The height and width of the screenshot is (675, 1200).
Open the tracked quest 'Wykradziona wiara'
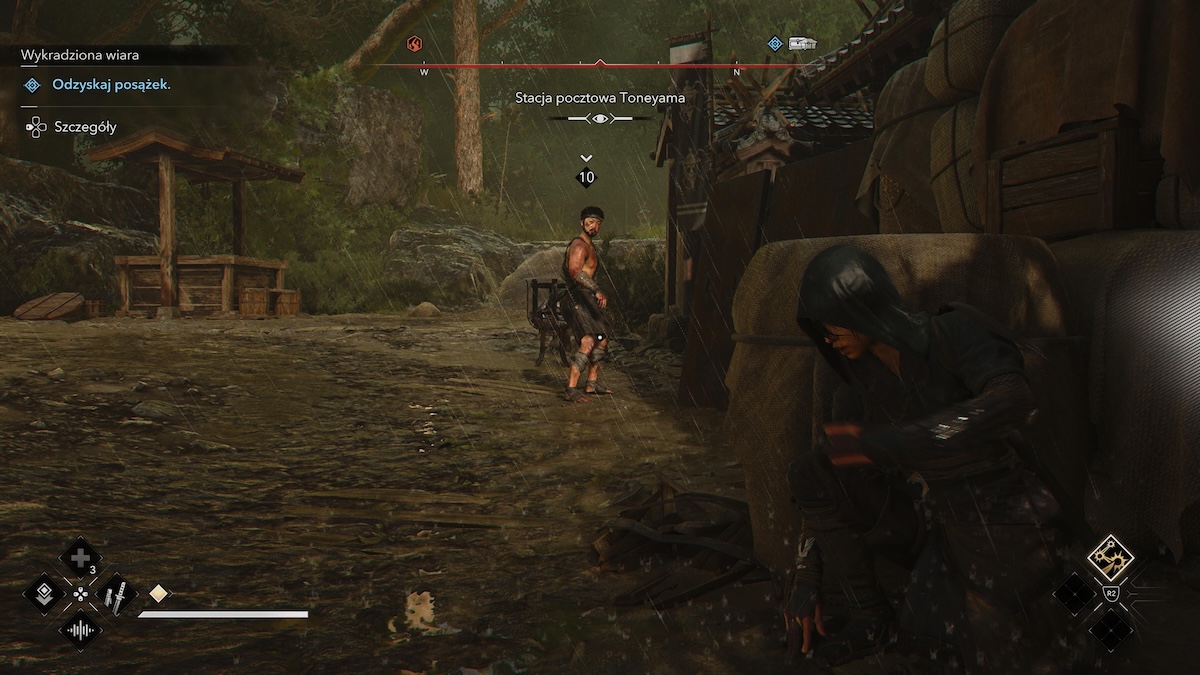[x=80, y=56]
